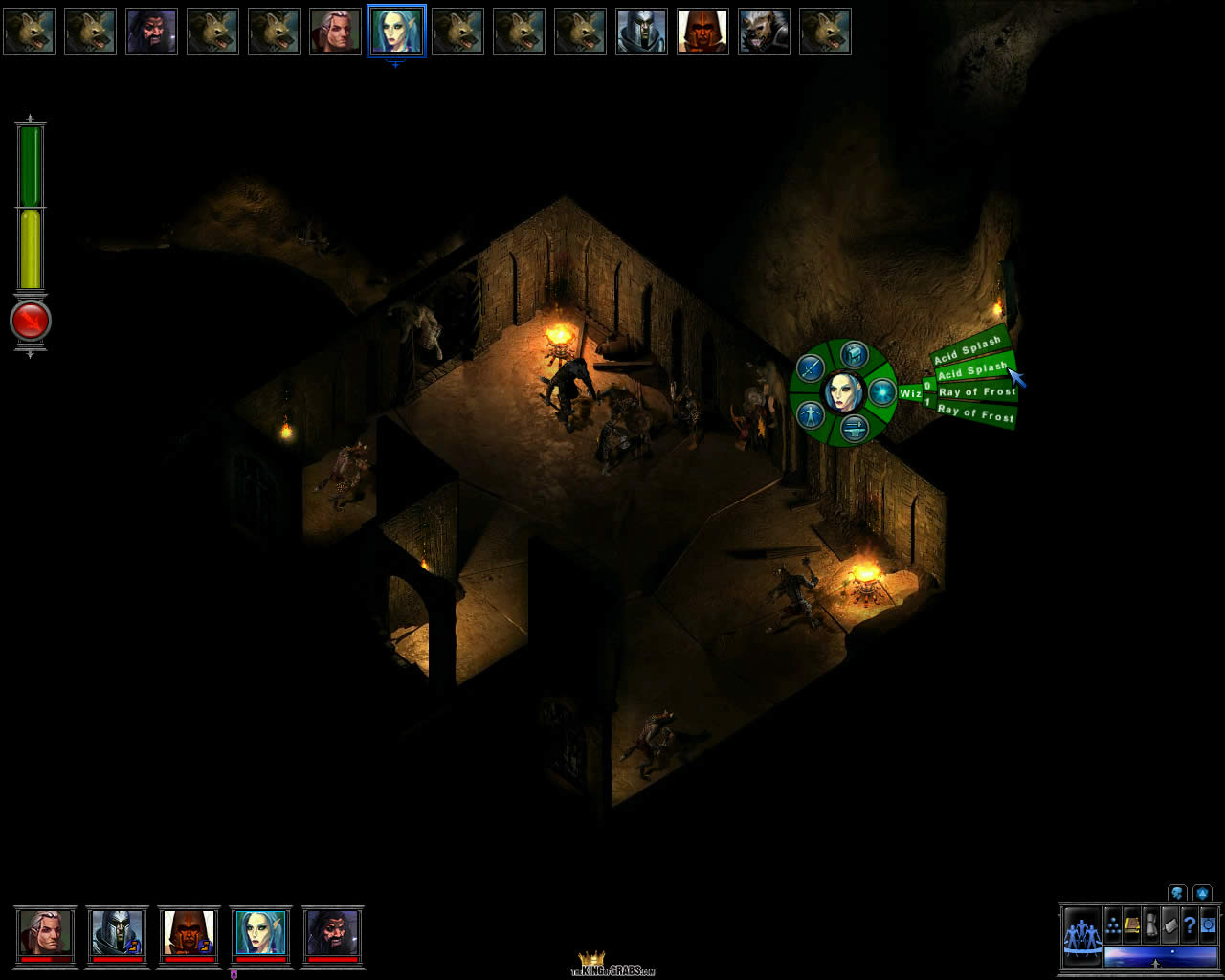Click the human figure icon in radial menu
This screenshot has height=980, width=1225.
[812, 415]
